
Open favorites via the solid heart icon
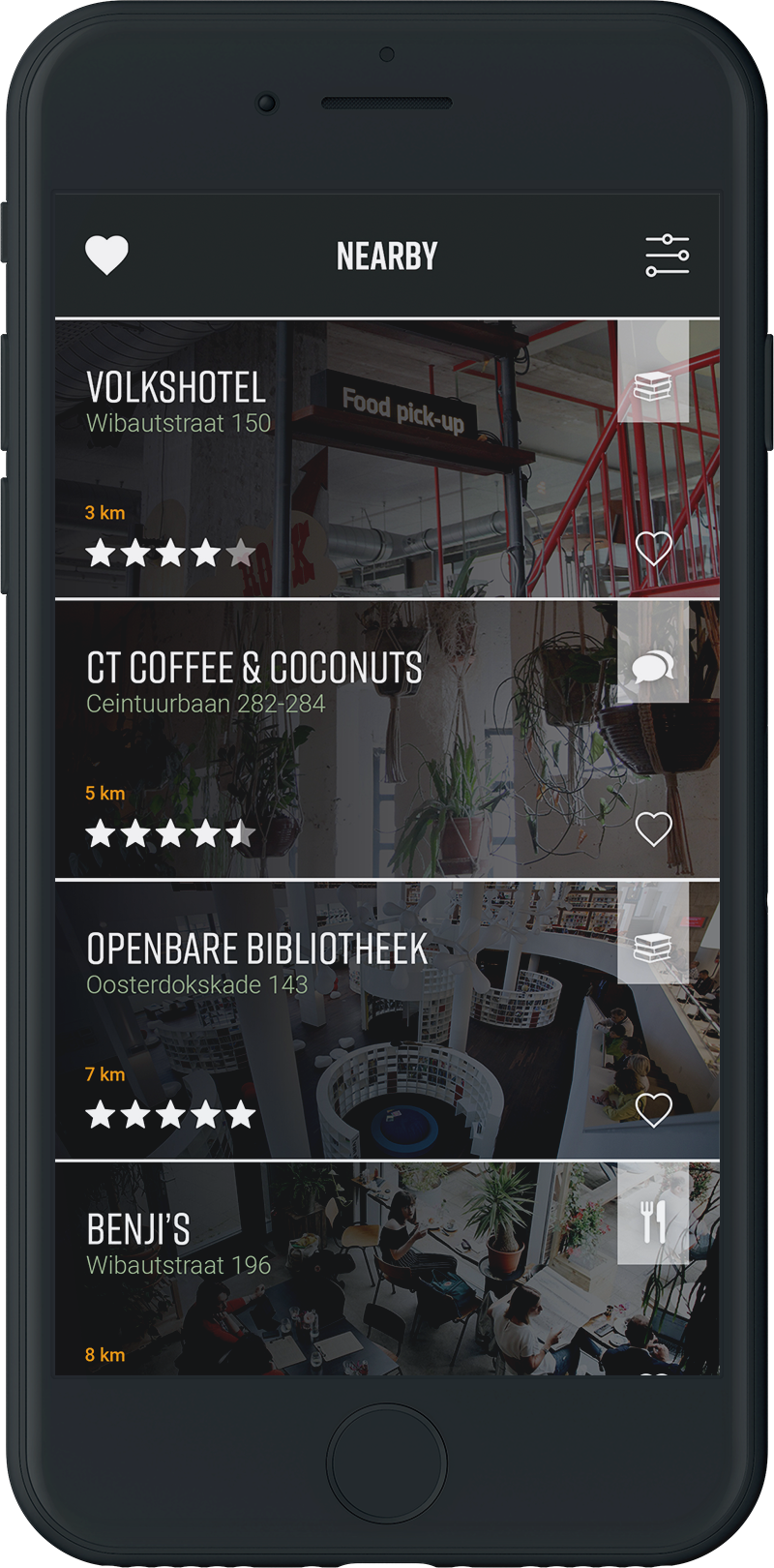coord(106,256)
